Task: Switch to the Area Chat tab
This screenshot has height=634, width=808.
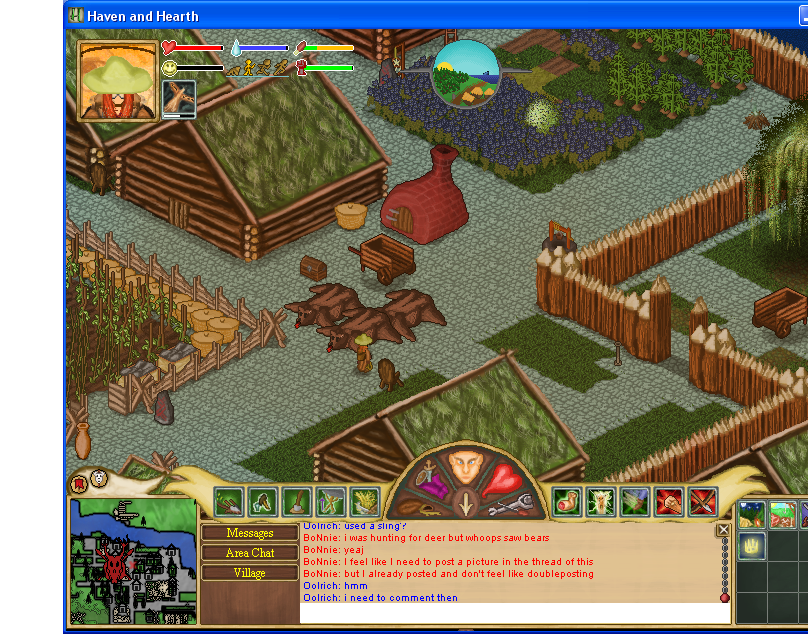Action: click(x=250, y=553)
